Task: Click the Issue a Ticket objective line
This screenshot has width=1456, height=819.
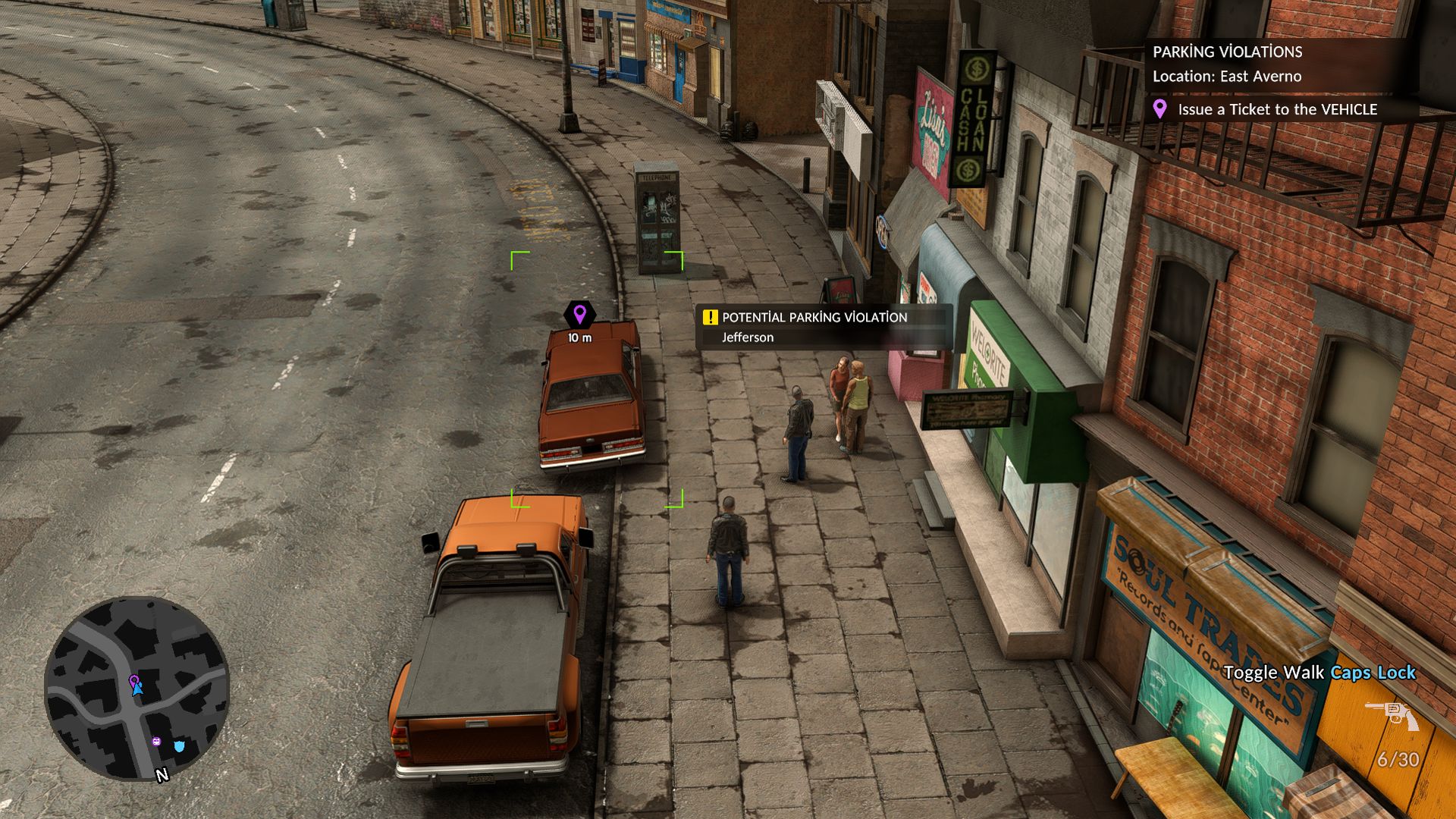Action: point(1277,110)
